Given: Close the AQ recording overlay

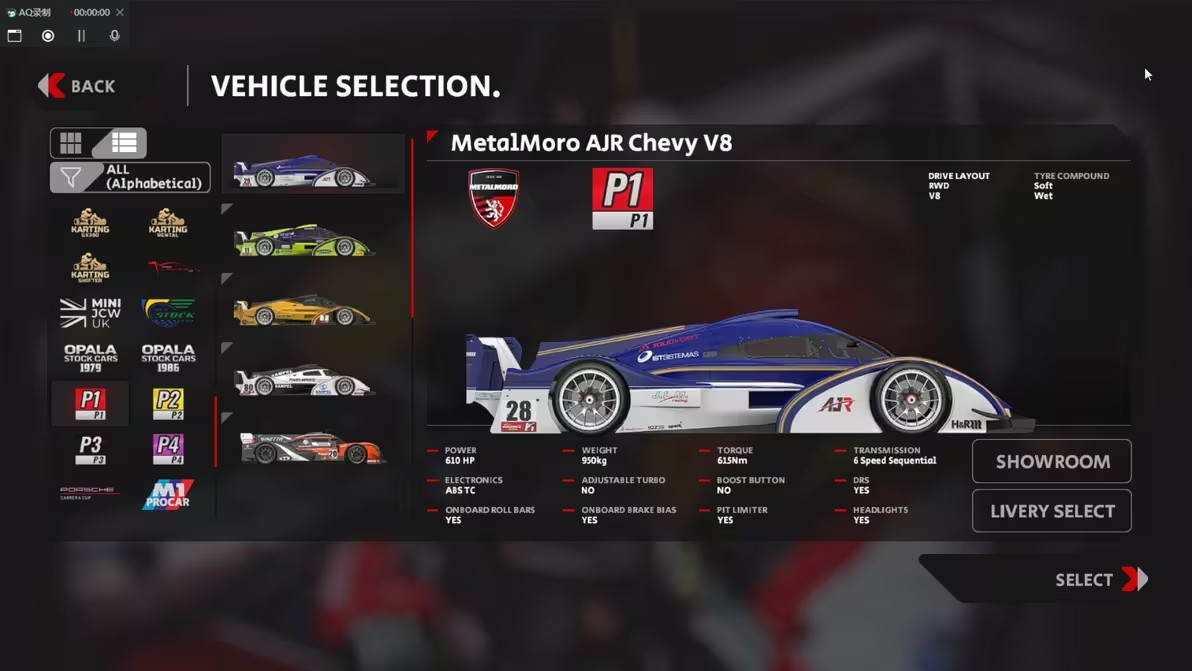Looking at the screenshot, I should coord(120,13).
